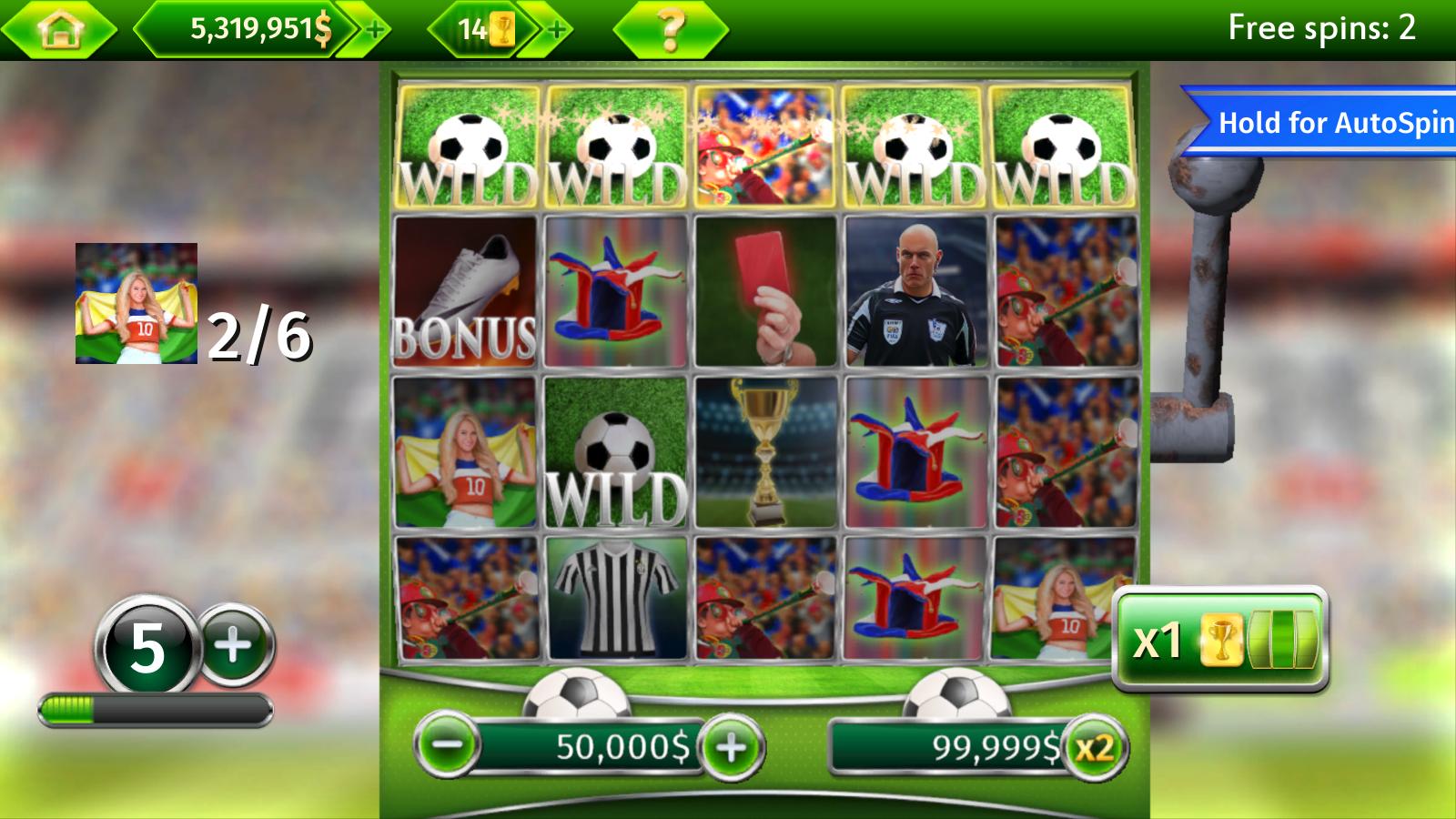The height and width of the screenshot is (819, 1456).
Task: Click the Free spins: 2 label
Action: [1324, 27]
